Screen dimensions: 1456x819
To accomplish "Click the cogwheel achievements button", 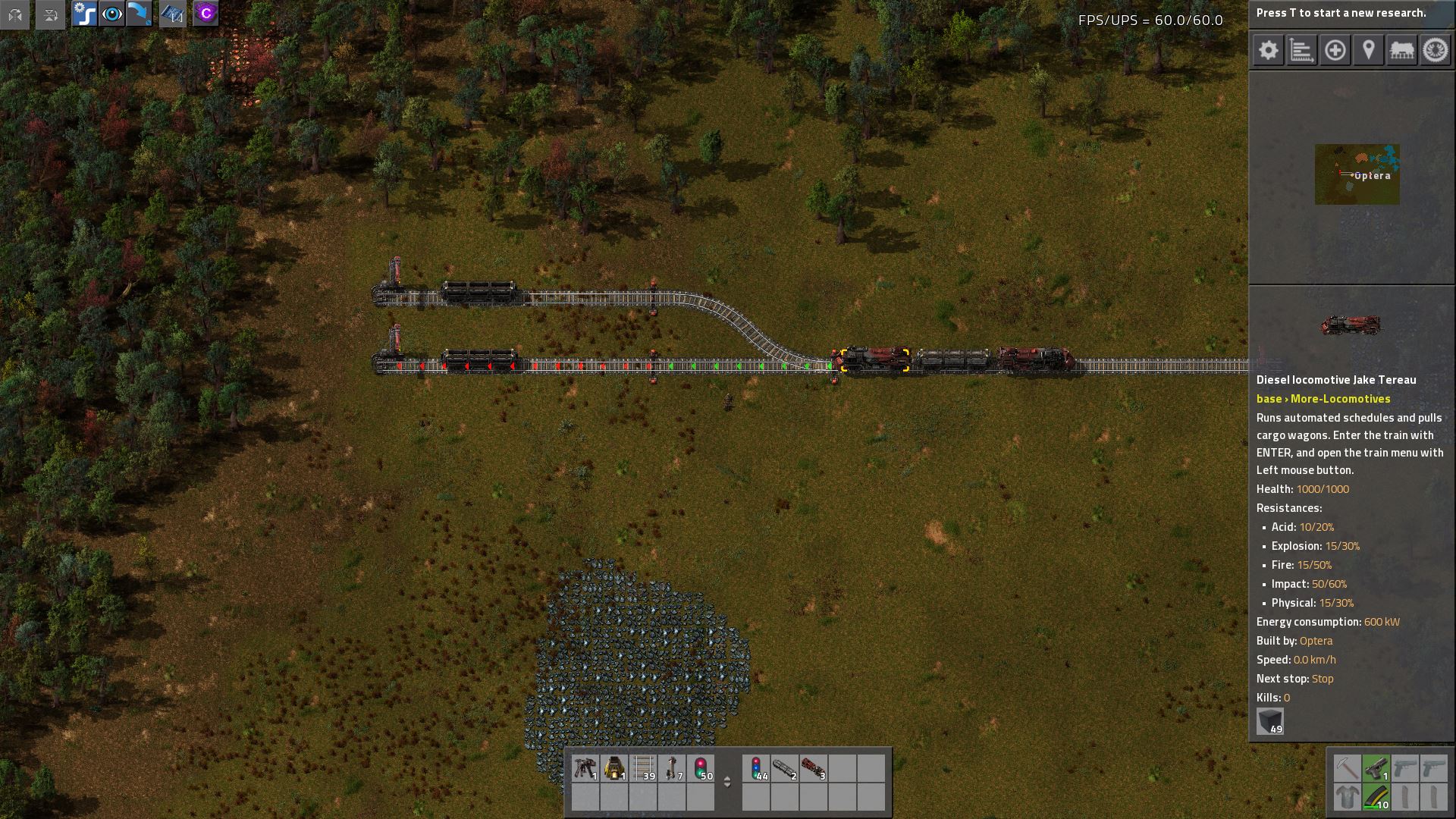I will point(1435,51).
